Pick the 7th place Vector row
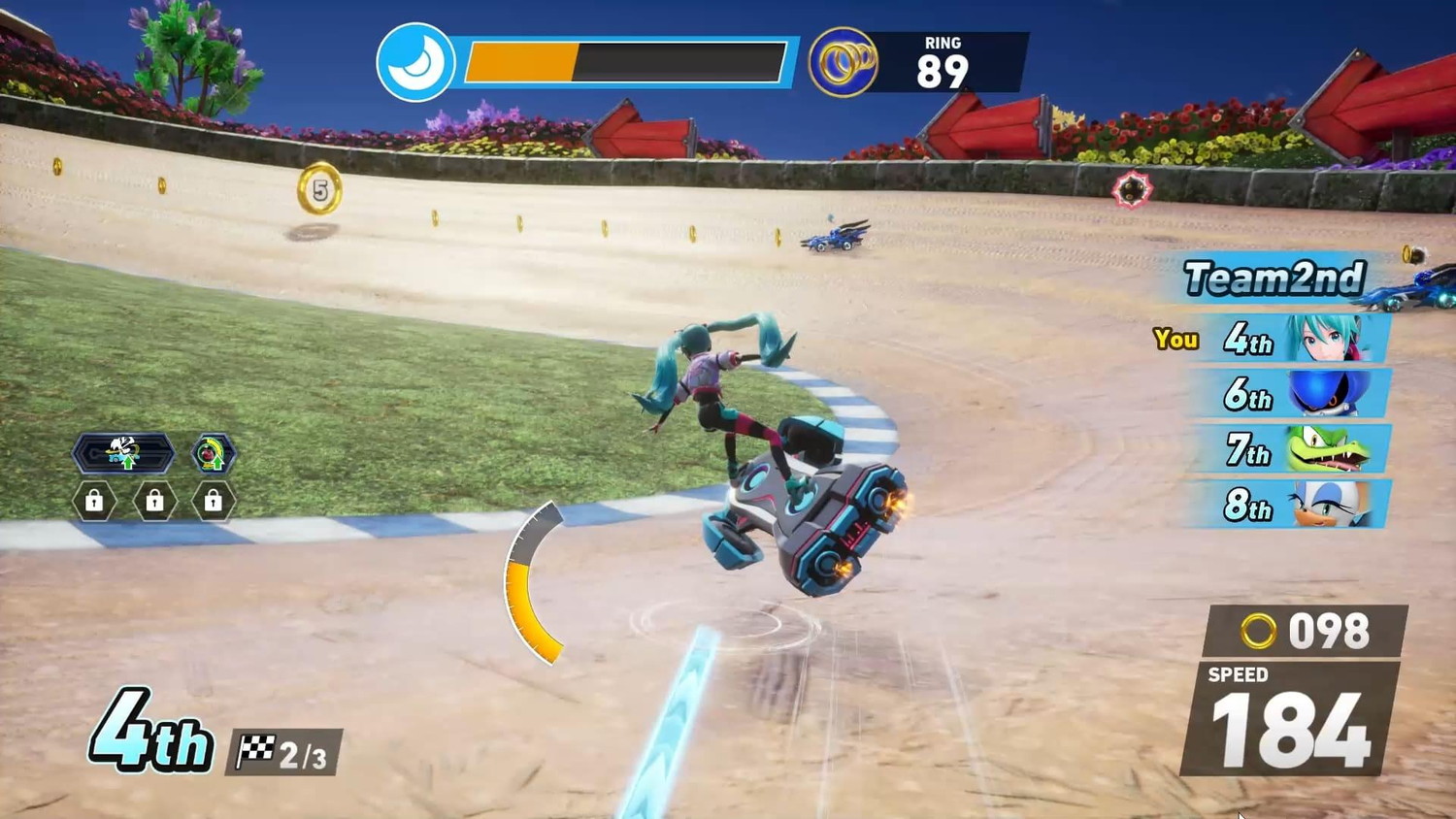Image resolution: width=1456 pixels, height=819 pixels. (1292, 449)
